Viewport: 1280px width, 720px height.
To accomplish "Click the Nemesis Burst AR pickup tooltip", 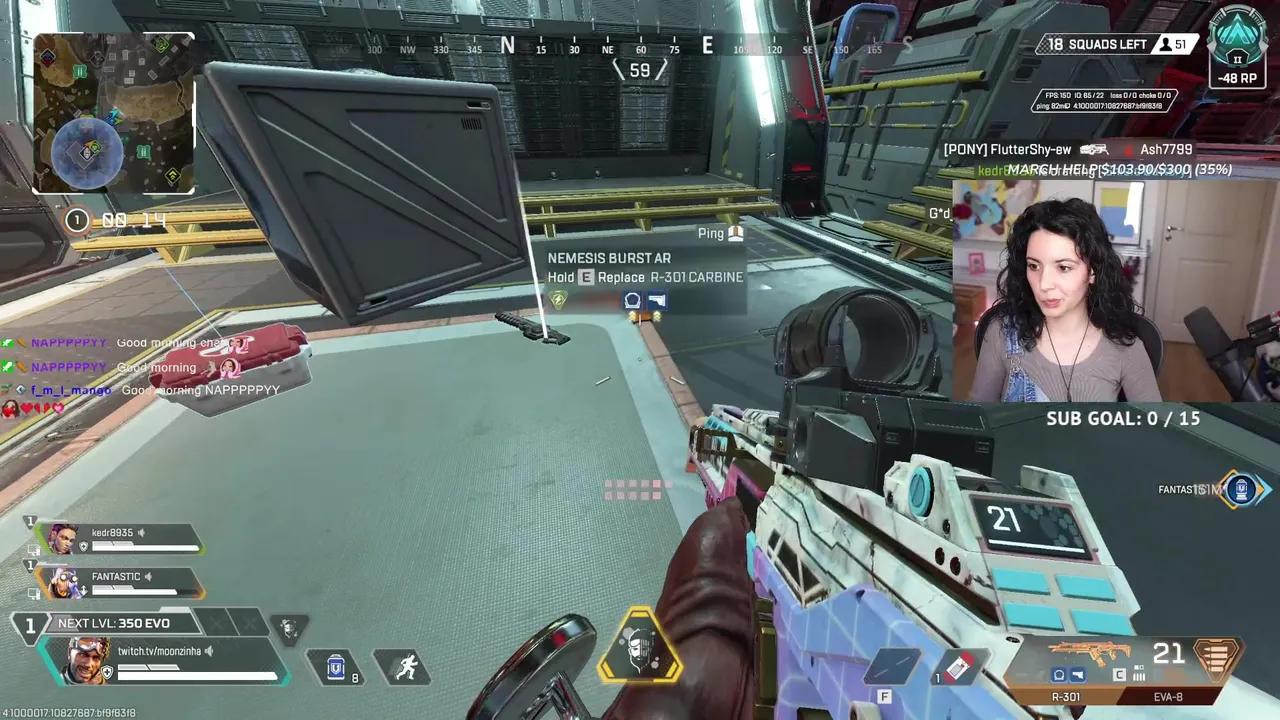I will [645, 268].
